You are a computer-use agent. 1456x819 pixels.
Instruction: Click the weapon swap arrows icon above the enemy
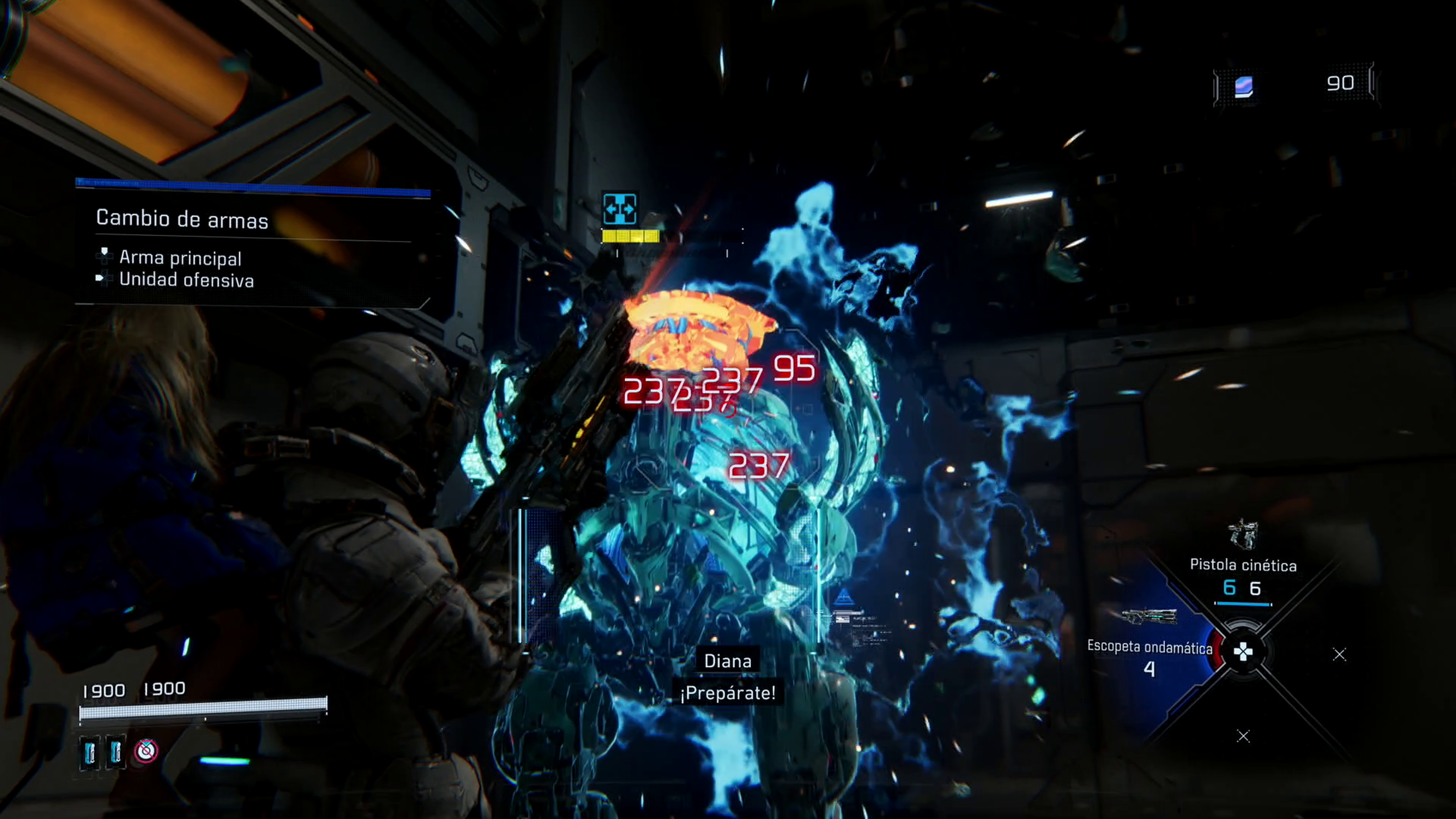tap(620, 209)
